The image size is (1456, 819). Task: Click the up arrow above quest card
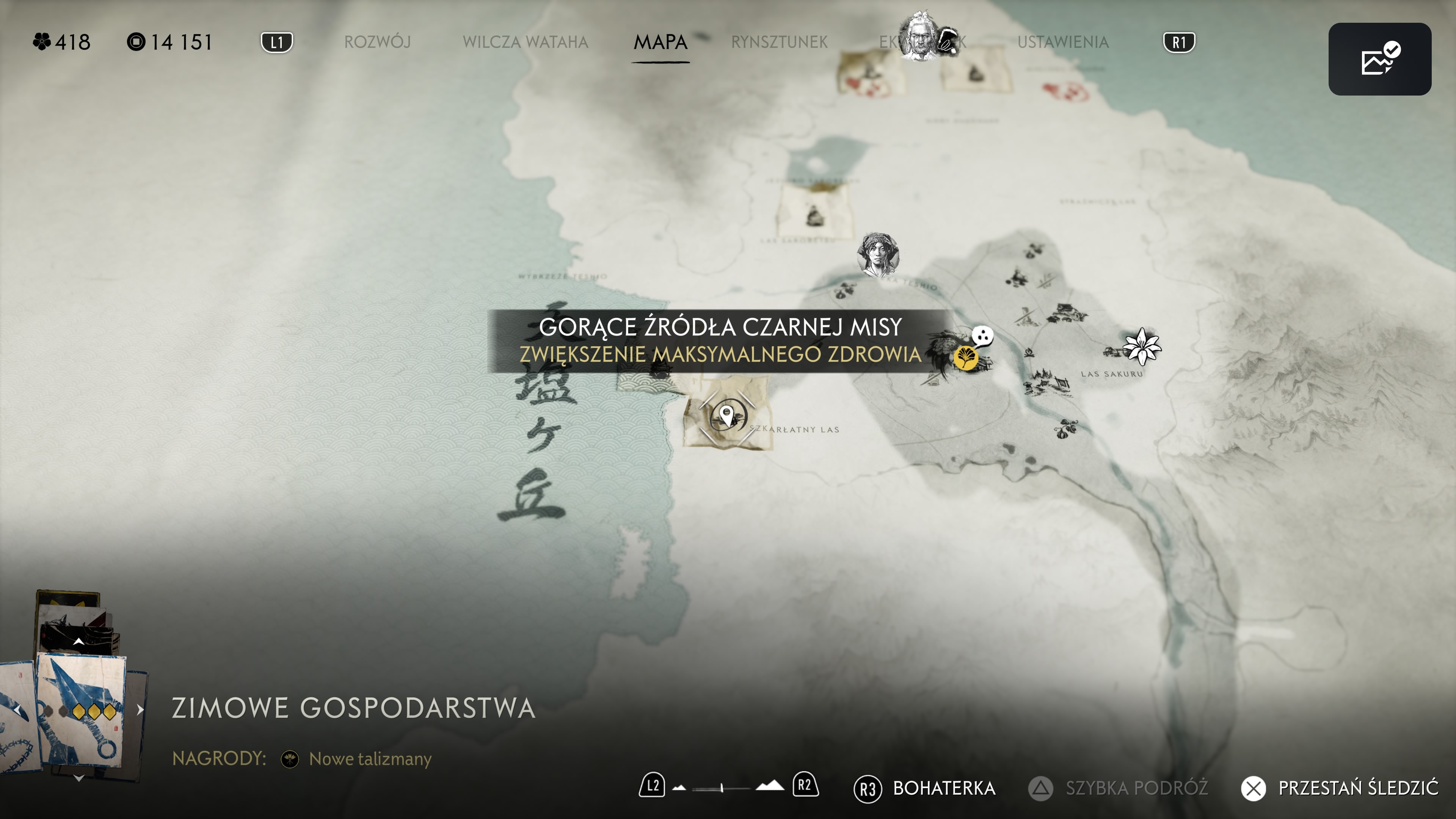pyautogui.click(x=78, y=642)
